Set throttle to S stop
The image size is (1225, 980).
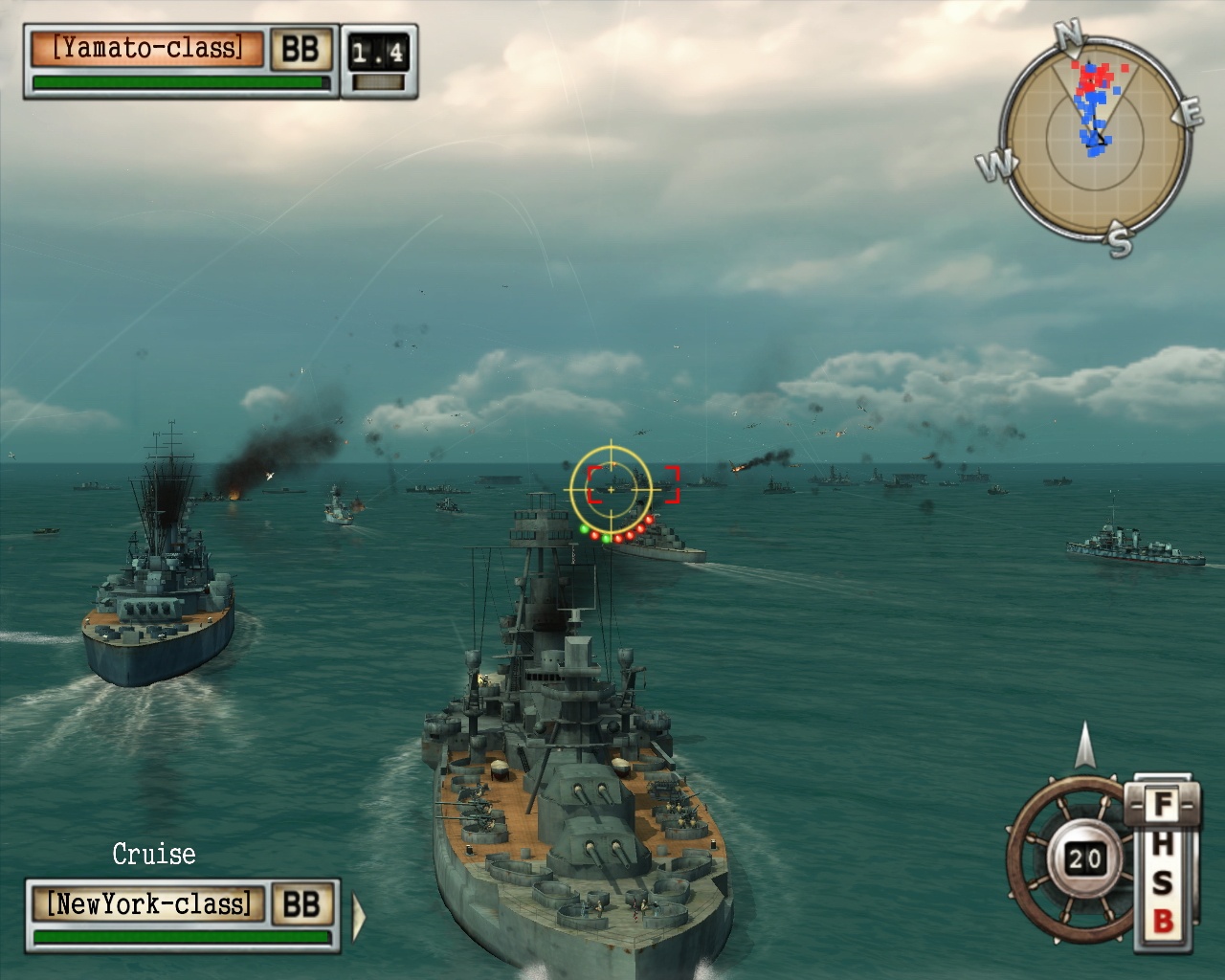1162,882
